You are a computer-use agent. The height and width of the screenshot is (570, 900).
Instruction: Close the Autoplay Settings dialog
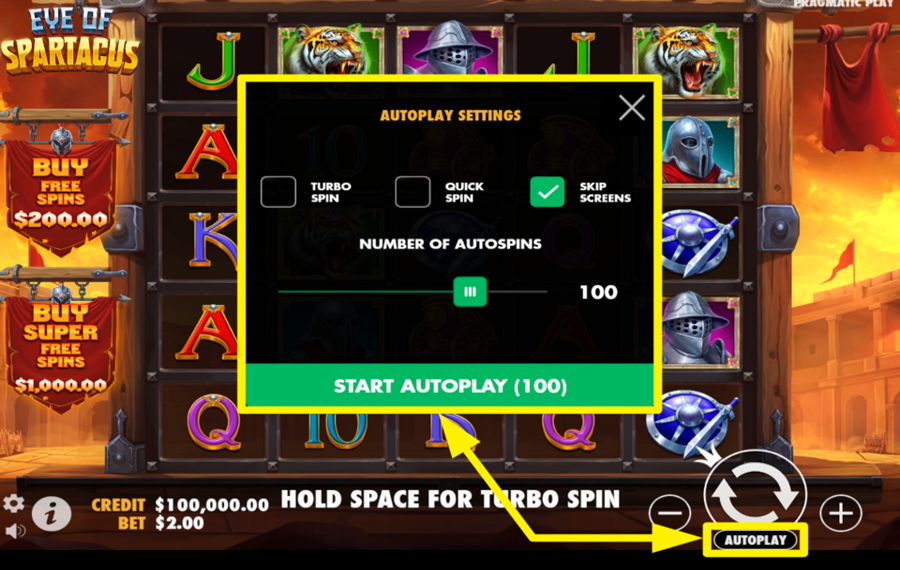tap(632, 108)
